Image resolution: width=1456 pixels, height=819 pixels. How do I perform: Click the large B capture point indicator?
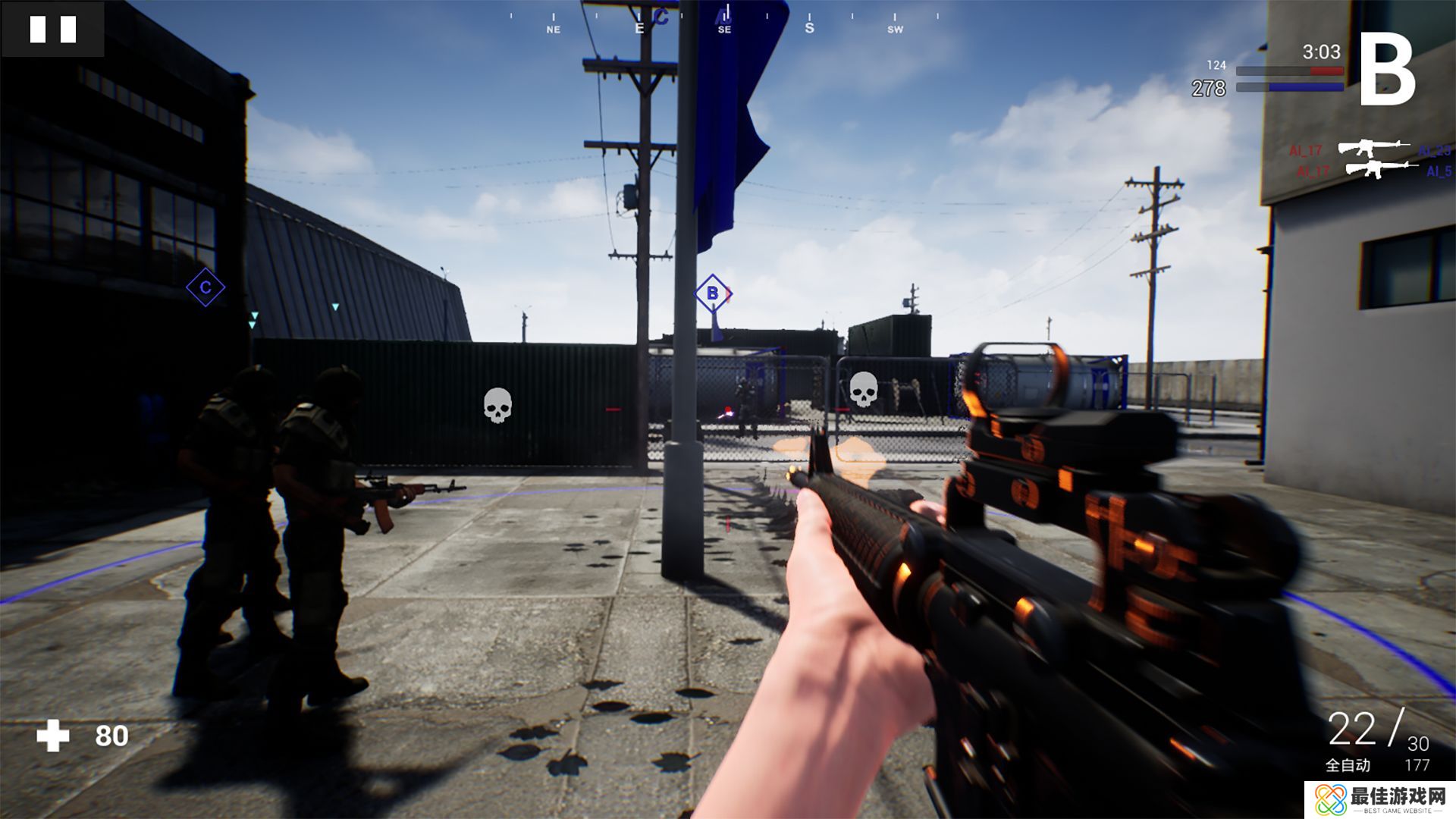(1387, 71)
